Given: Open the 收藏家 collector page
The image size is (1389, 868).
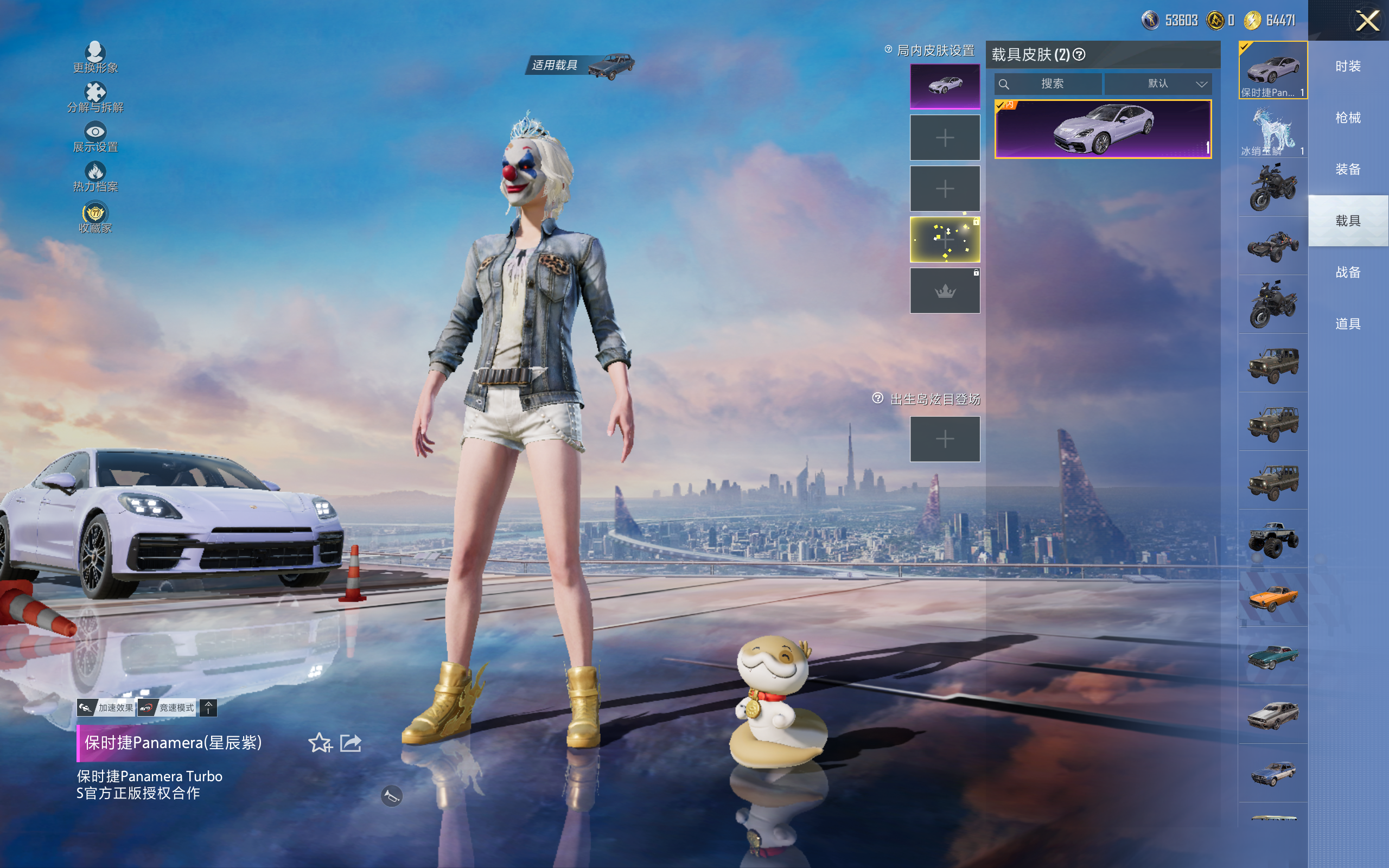Looking at the screenshot, I should (95, 218).
